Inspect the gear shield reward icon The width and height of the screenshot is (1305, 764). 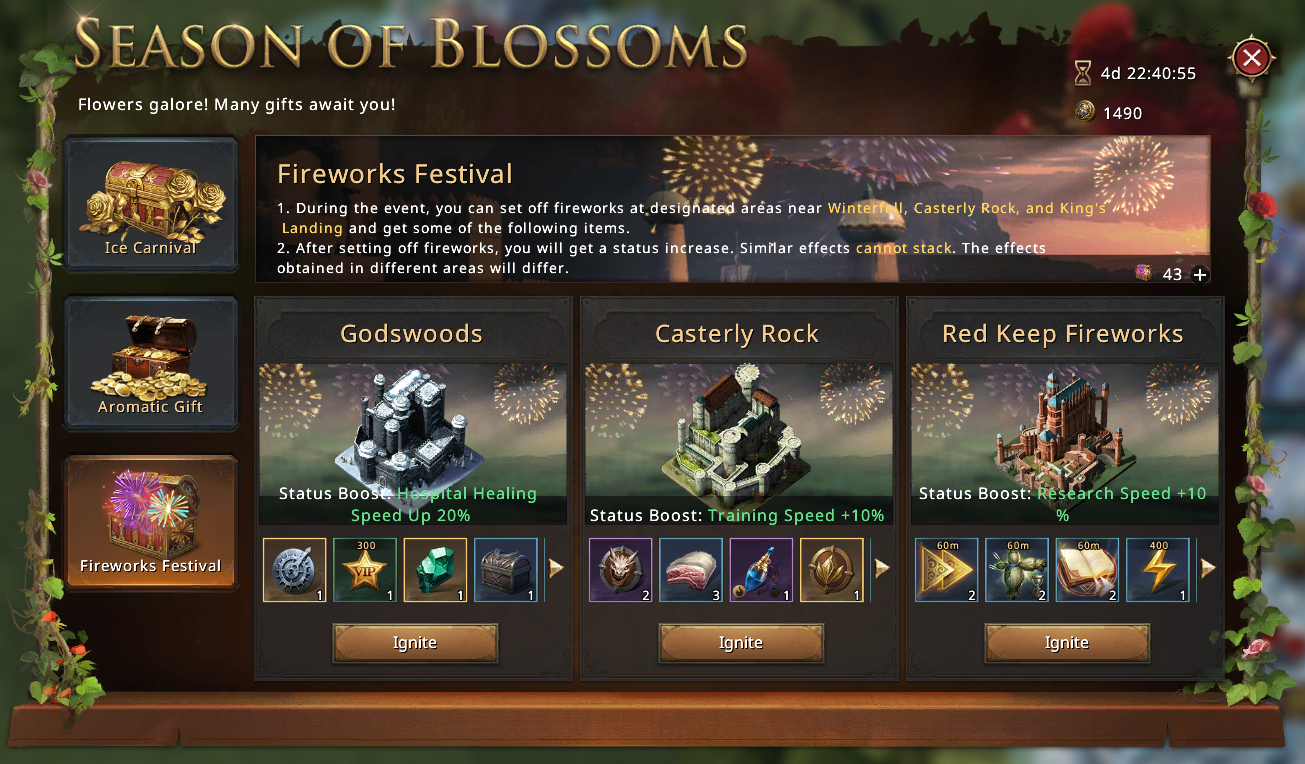pyautogui.click(x=295, y=570)
